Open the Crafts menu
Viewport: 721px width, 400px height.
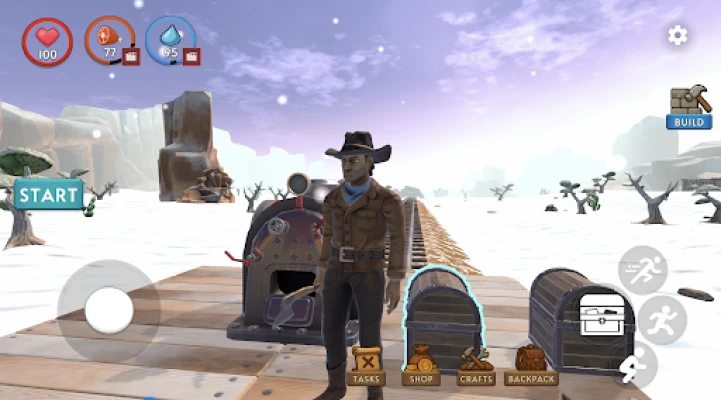click(476, 365)
